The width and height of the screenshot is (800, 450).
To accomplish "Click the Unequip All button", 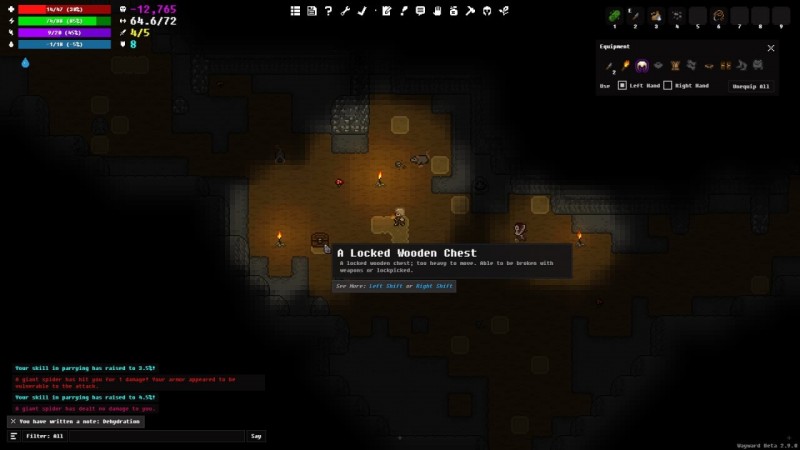I will (752, 86).
